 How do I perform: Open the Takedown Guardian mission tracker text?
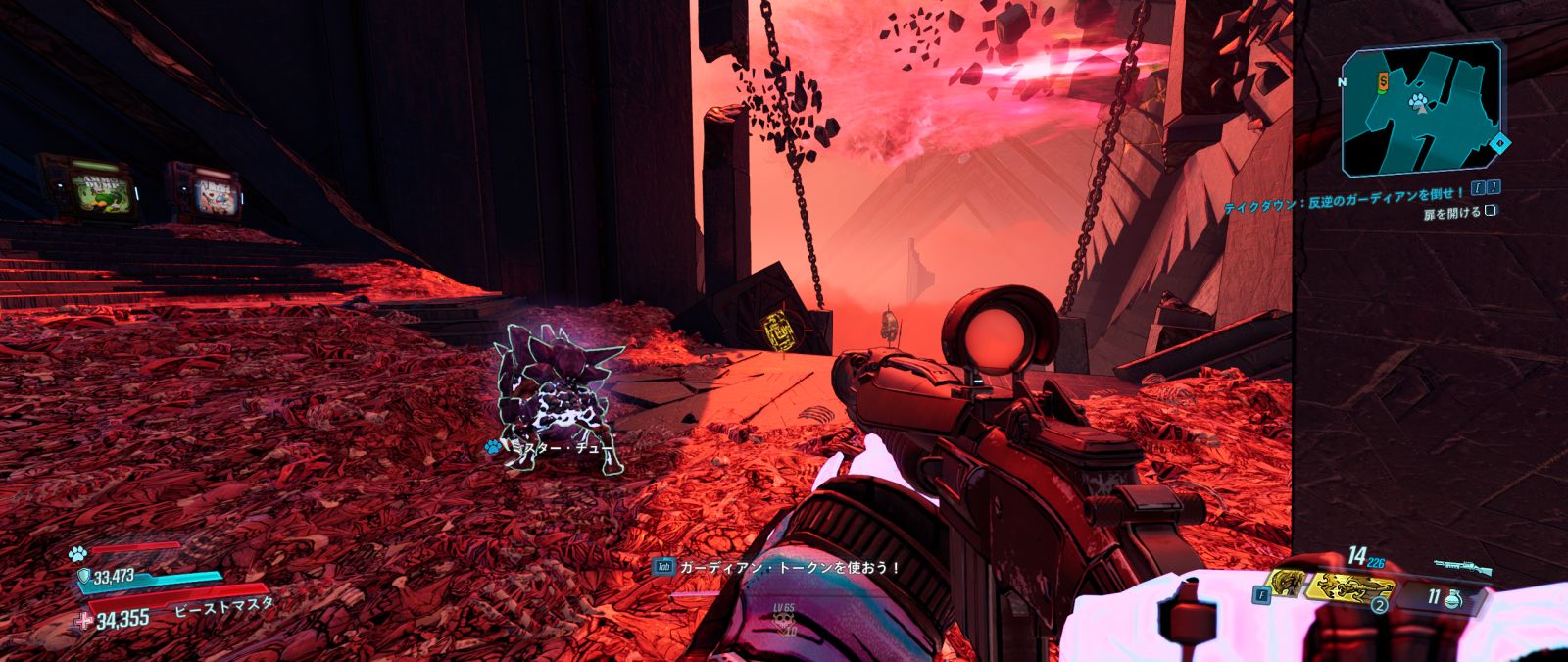1345,194
